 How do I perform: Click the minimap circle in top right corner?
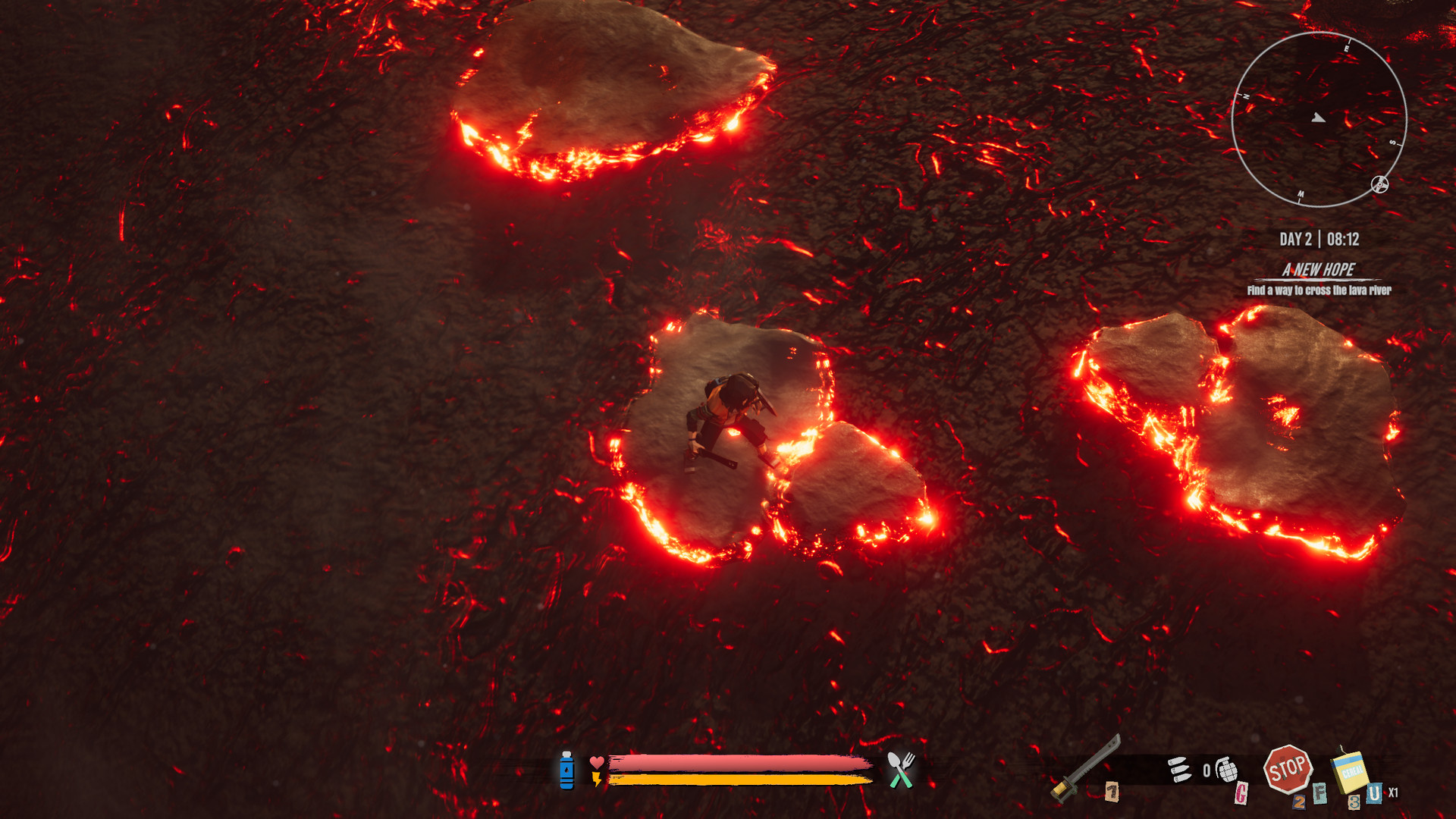[1319, 118]
